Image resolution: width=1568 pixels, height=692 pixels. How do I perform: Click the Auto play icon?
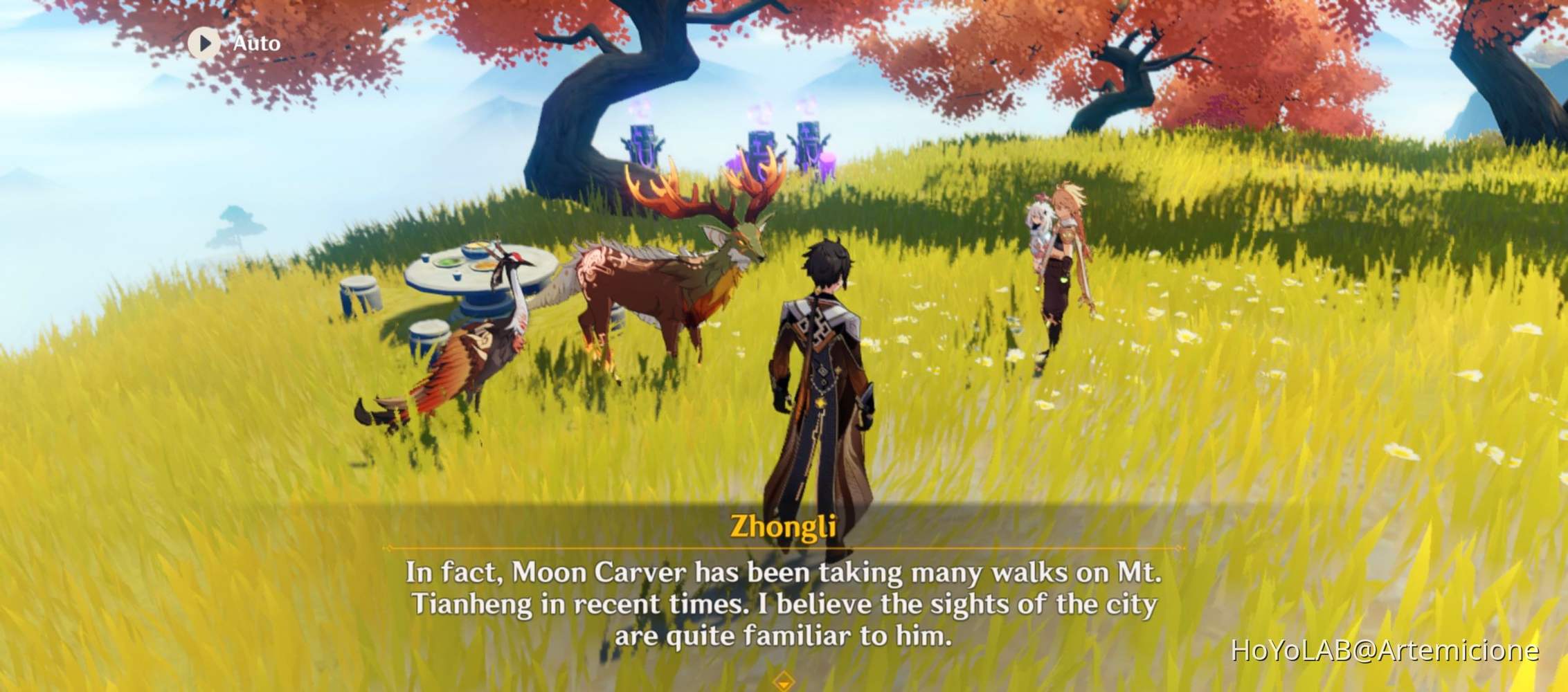coord(203,44)
